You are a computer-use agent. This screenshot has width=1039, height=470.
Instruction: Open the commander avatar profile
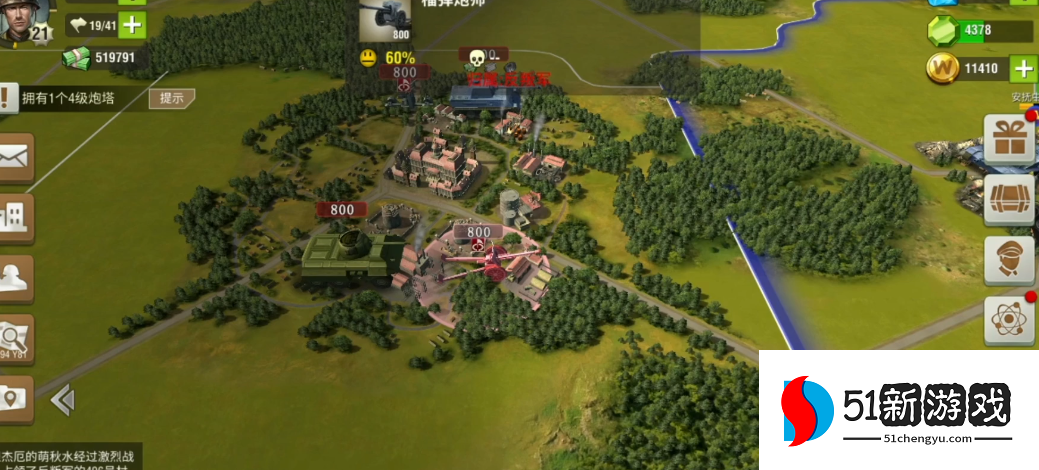[25, 20]
